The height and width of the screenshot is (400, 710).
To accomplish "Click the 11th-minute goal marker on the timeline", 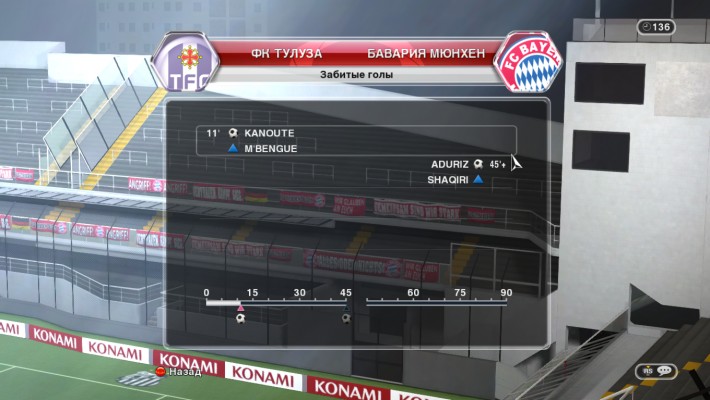I will pos(241,319).
